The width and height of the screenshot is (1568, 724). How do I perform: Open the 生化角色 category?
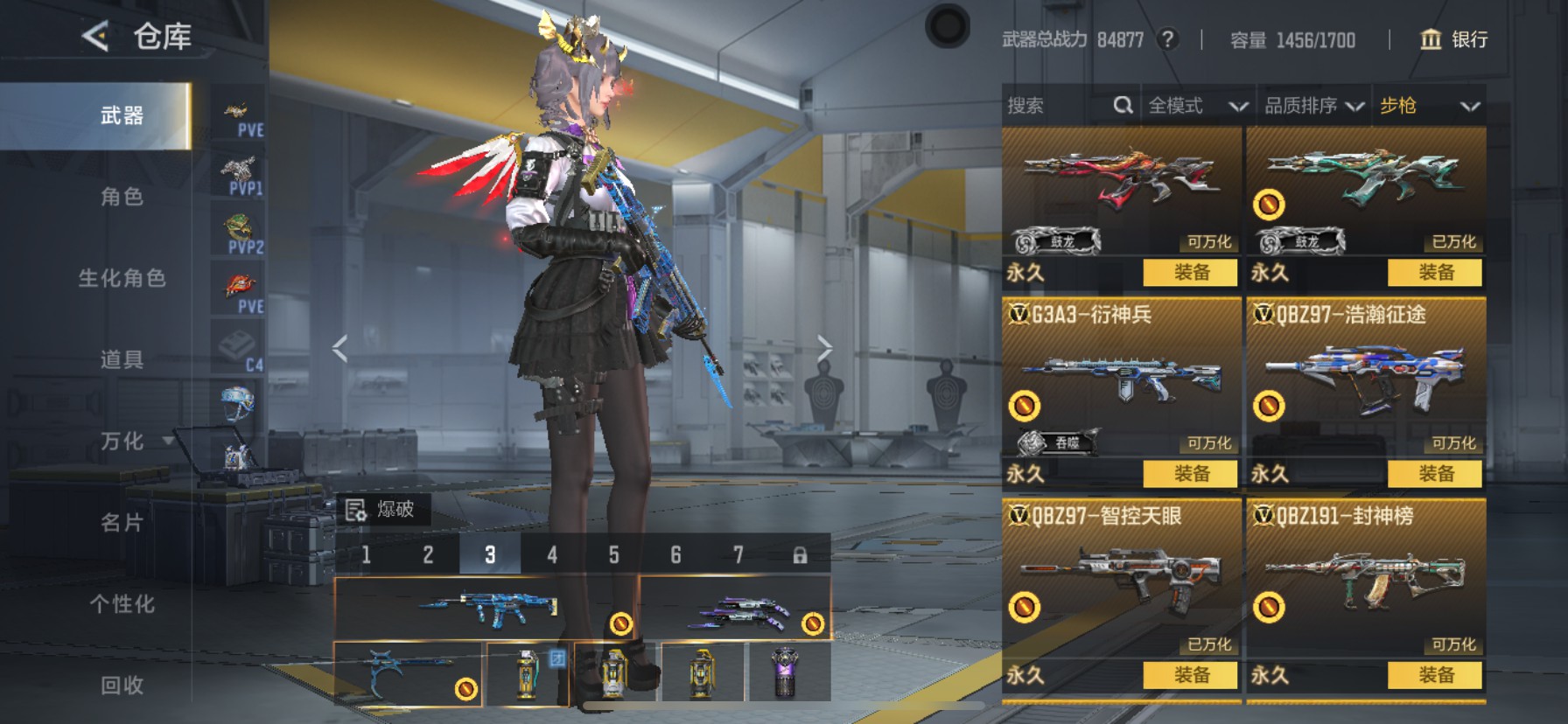122,278
